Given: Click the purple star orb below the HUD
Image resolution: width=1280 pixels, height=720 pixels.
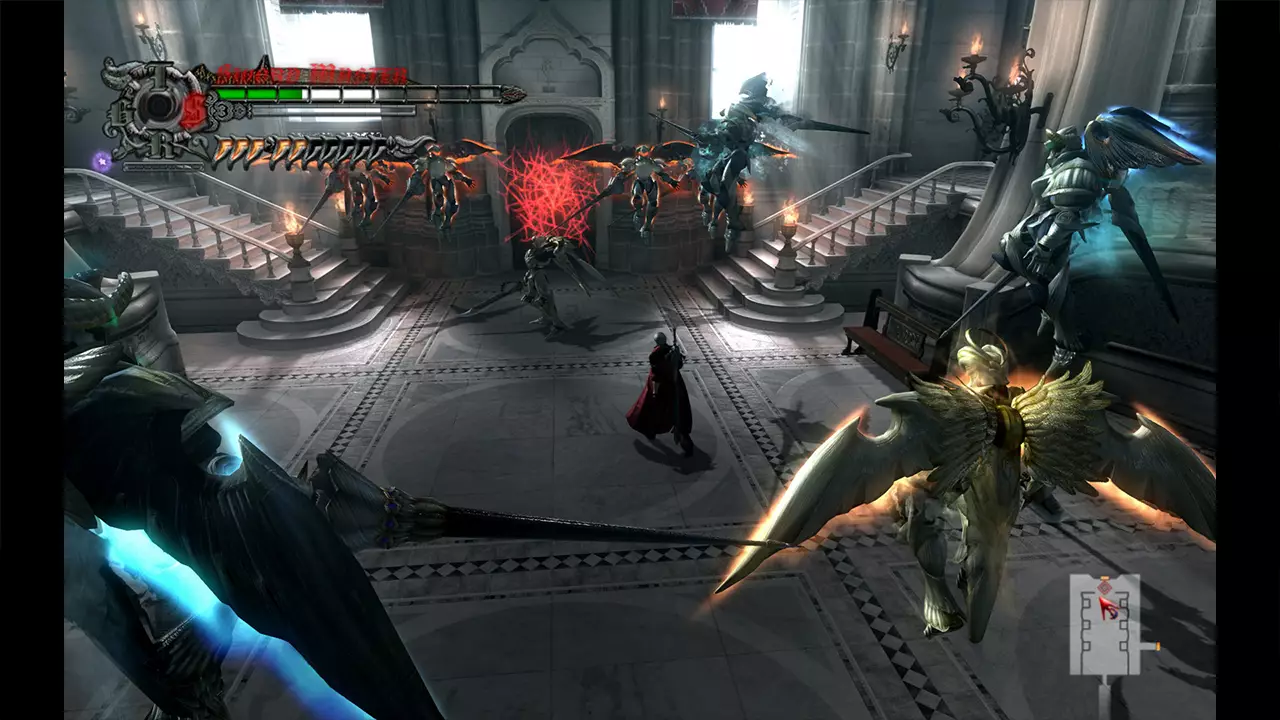Looking at the screenshot, I should [100, 160].
